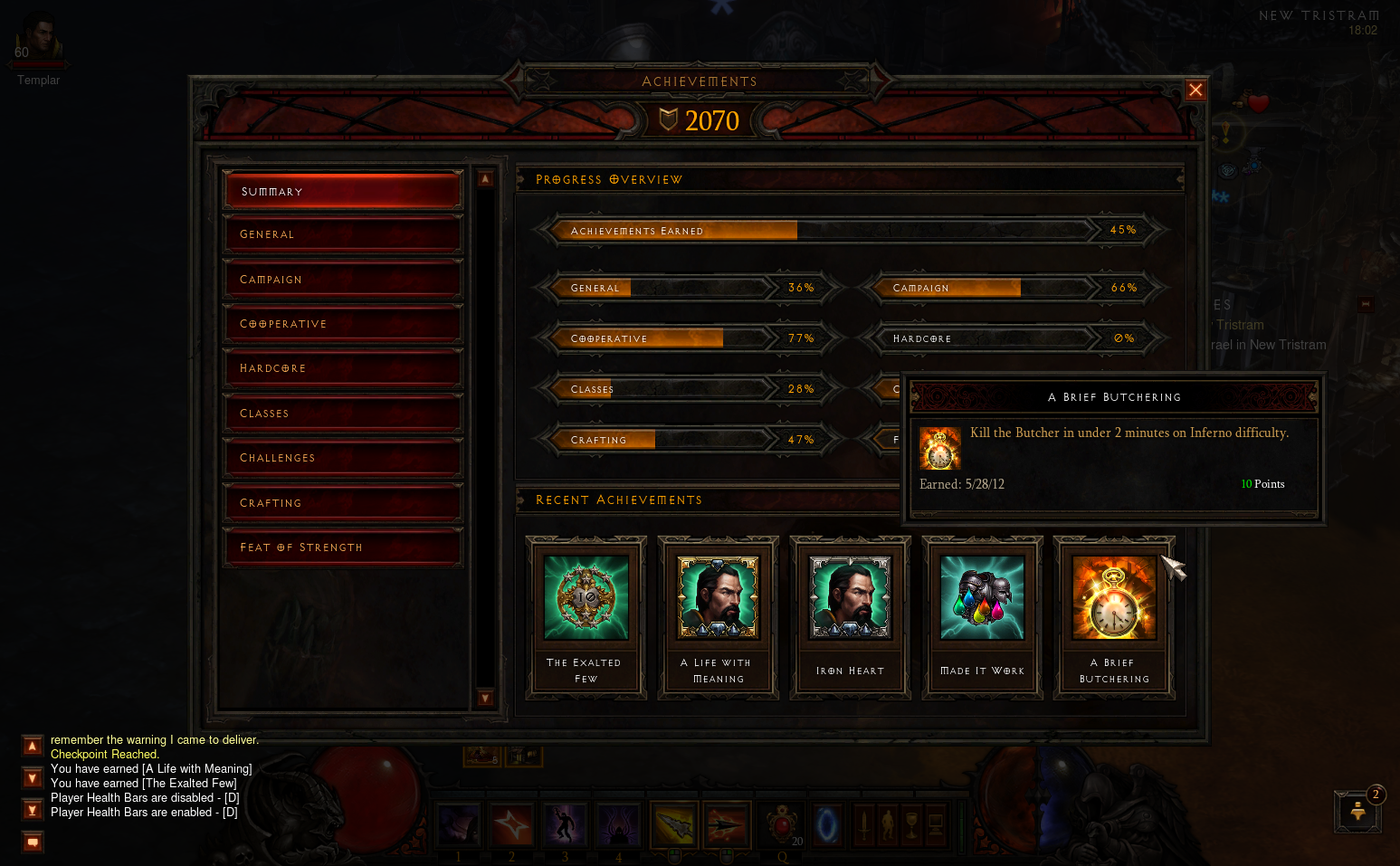The width and height of the screenshot is (1400, 866).
Task: Click the category list's up scroll arrow
Action: click(x=485, y=179)
